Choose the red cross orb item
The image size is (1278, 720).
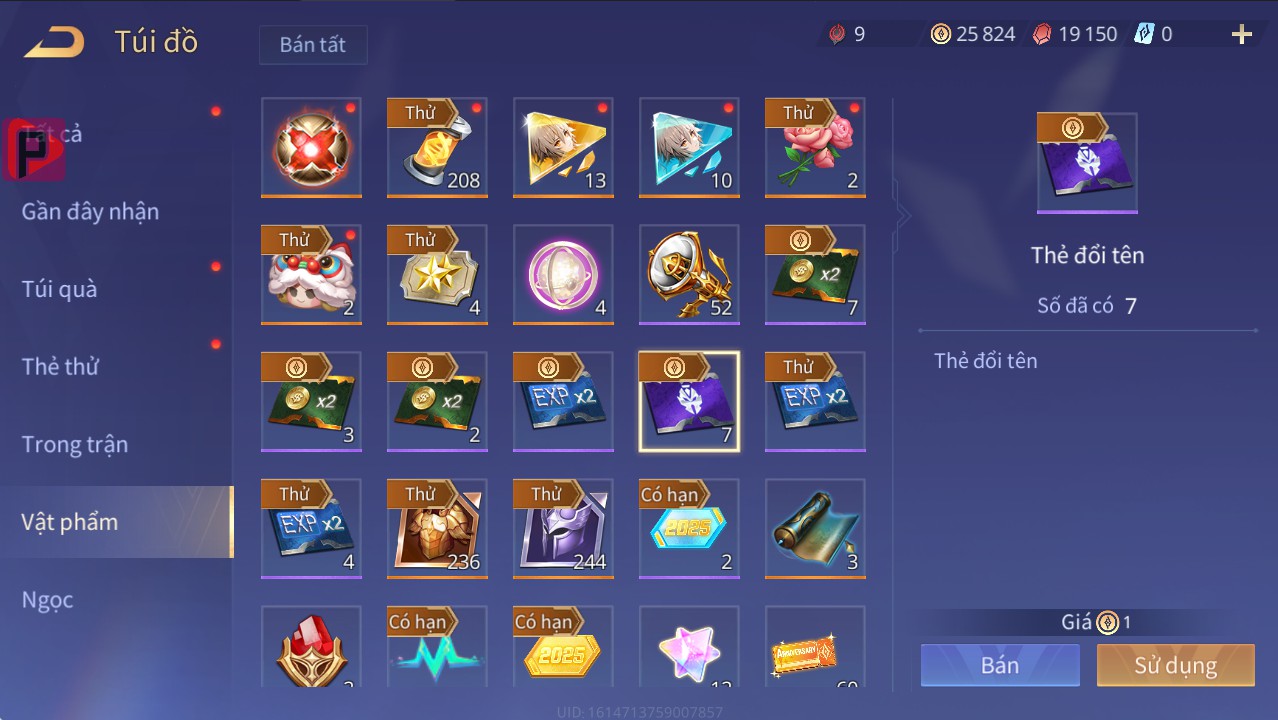311,148
